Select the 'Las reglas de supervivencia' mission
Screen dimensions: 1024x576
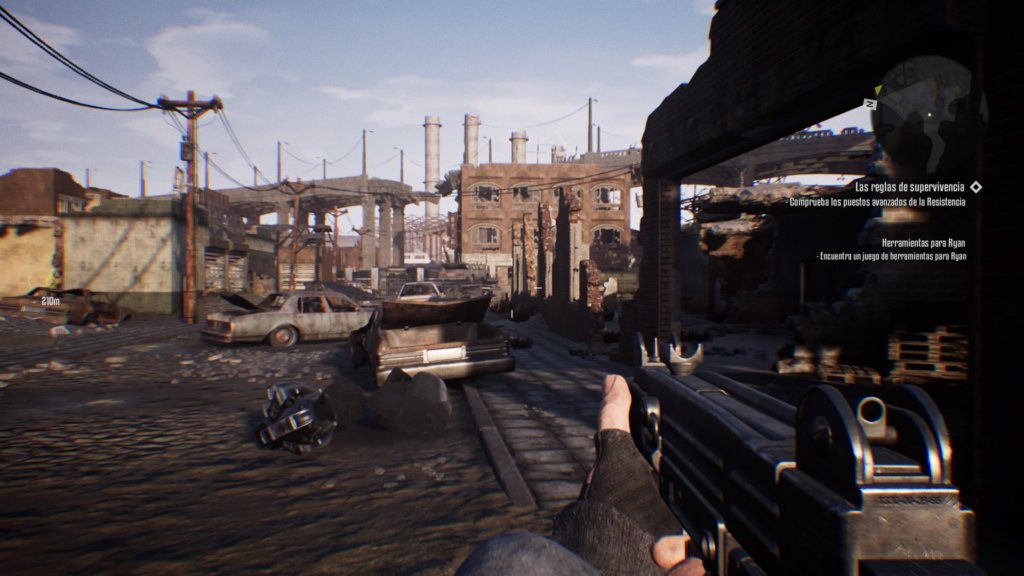pos(911,187)
